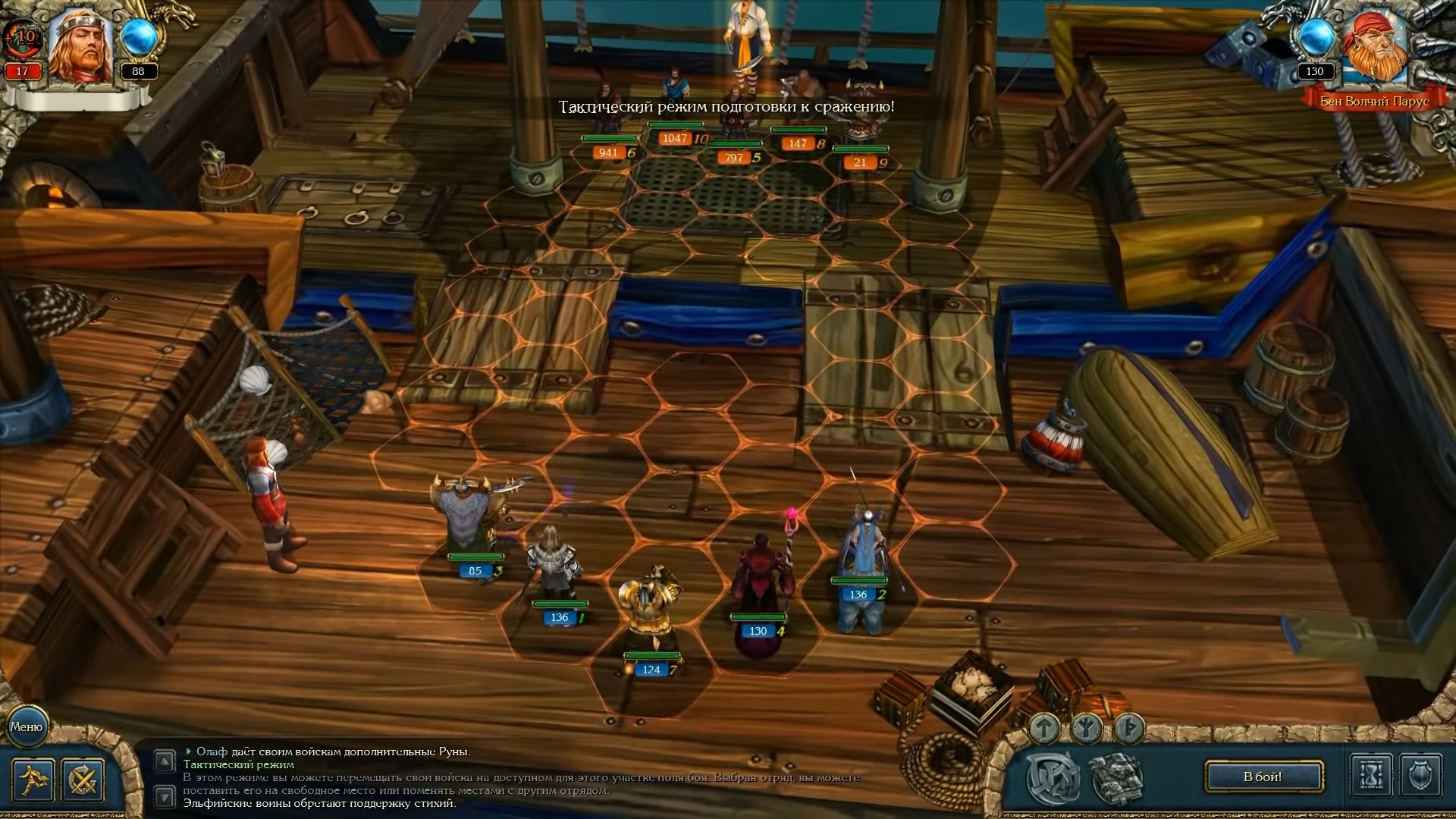Select the shield defend button
The height and width of the screenshot is (819, 1456).
pyautogui.click(x=1420, y=776)
